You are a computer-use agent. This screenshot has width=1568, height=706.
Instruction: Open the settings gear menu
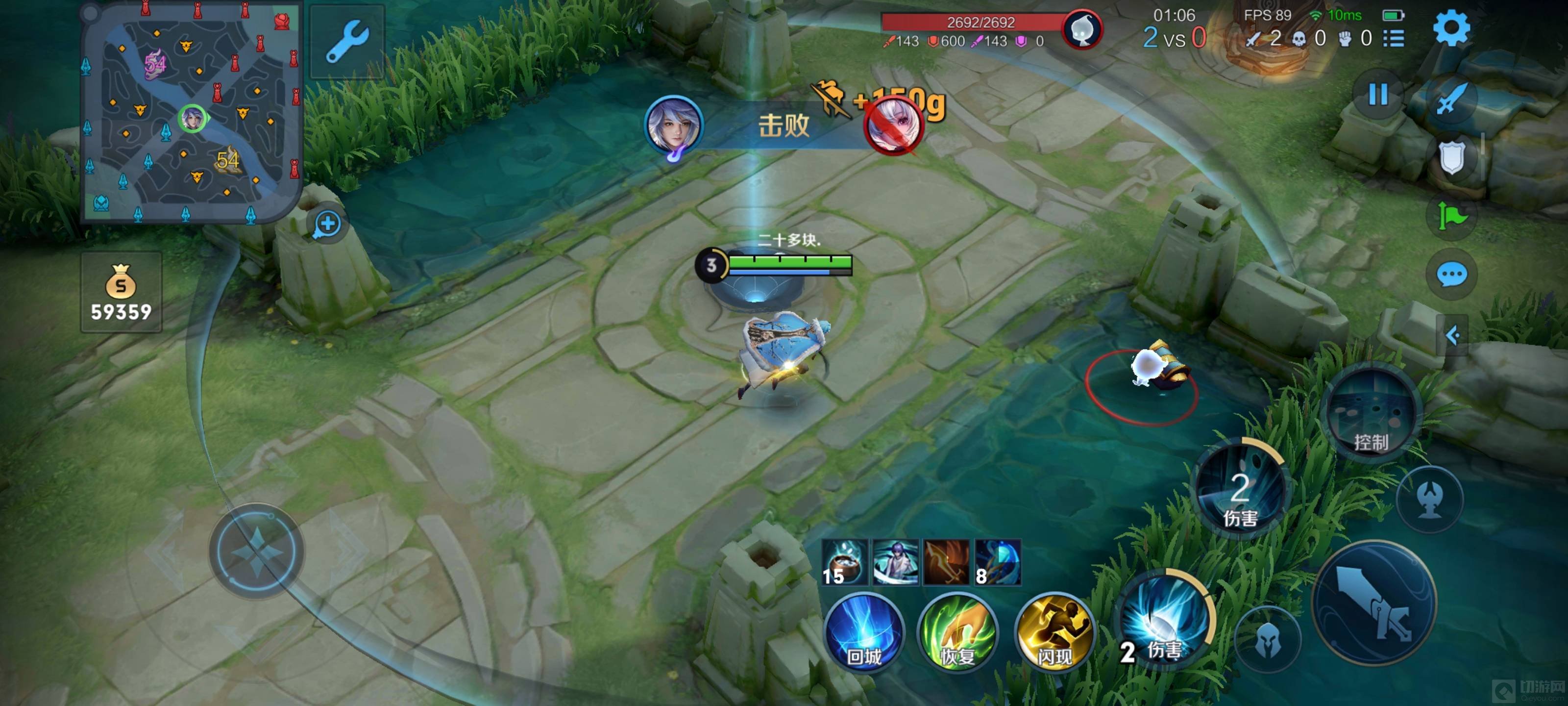pos(1451,28)
